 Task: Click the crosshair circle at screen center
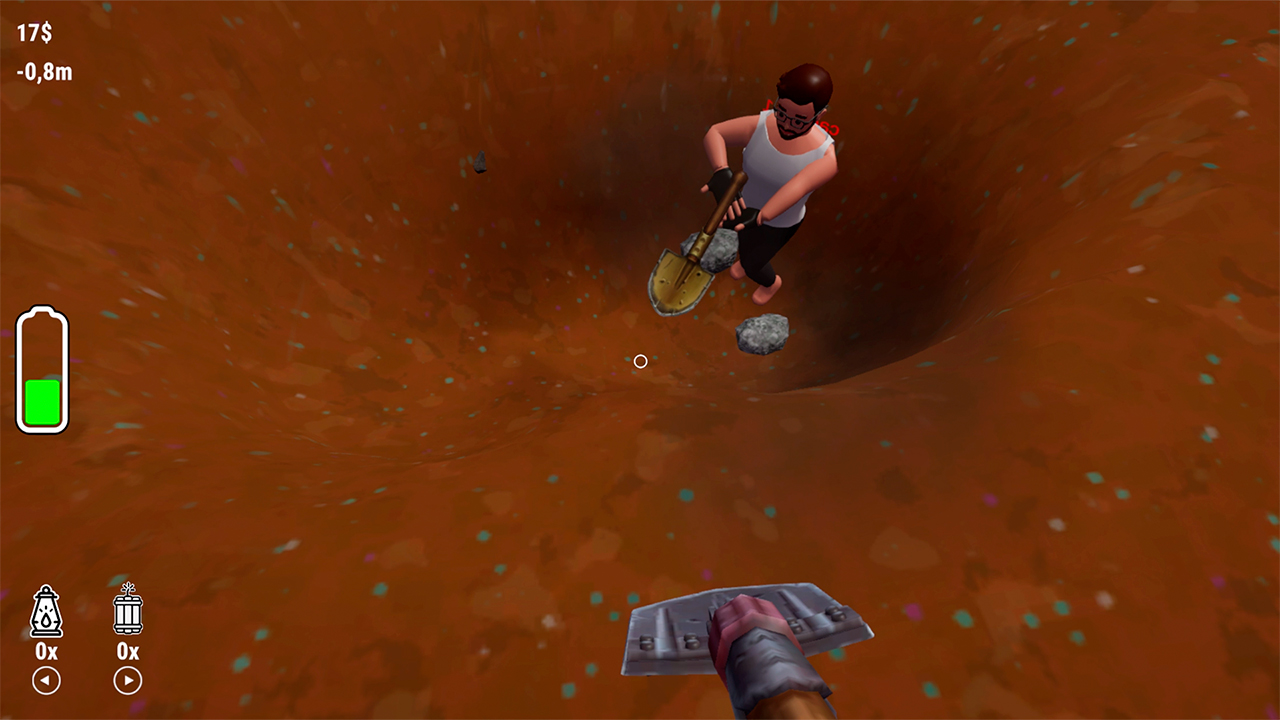pyautogui.click(x=640, y=361)
